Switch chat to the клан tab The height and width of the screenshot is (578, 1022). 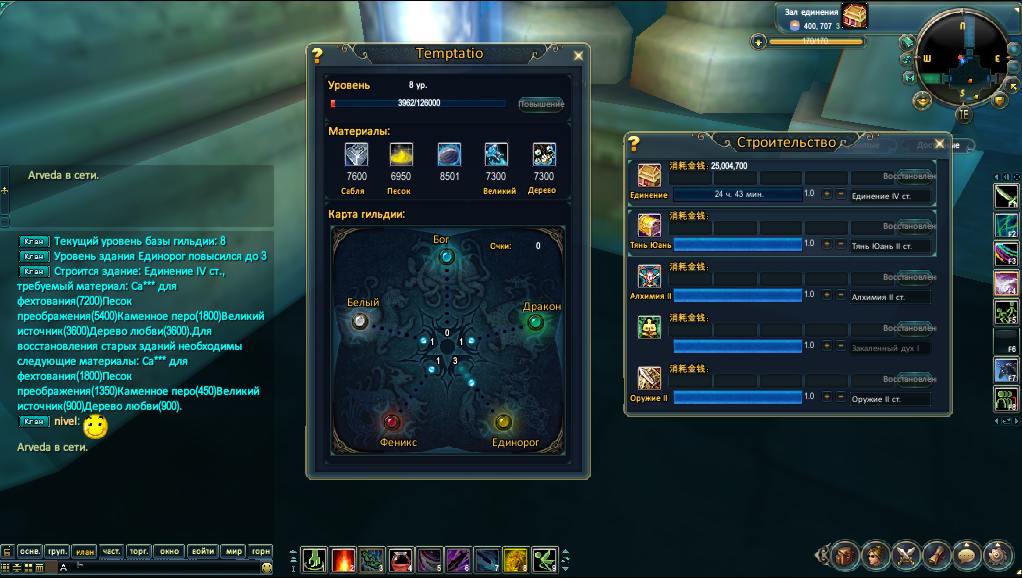(x=84, y=551)
